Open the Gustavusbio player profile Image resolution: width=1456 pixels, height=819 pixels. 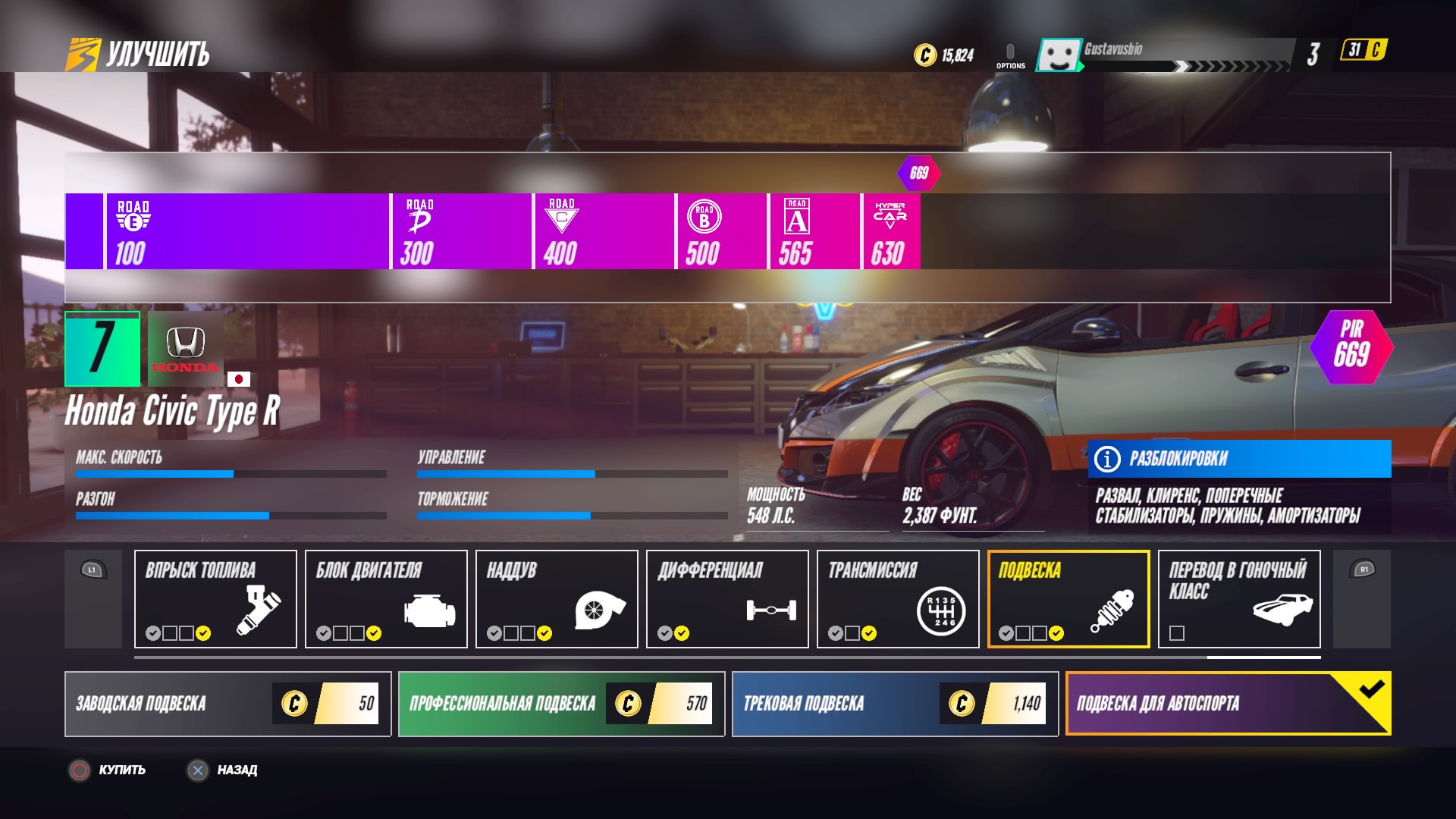[1112, 50]
